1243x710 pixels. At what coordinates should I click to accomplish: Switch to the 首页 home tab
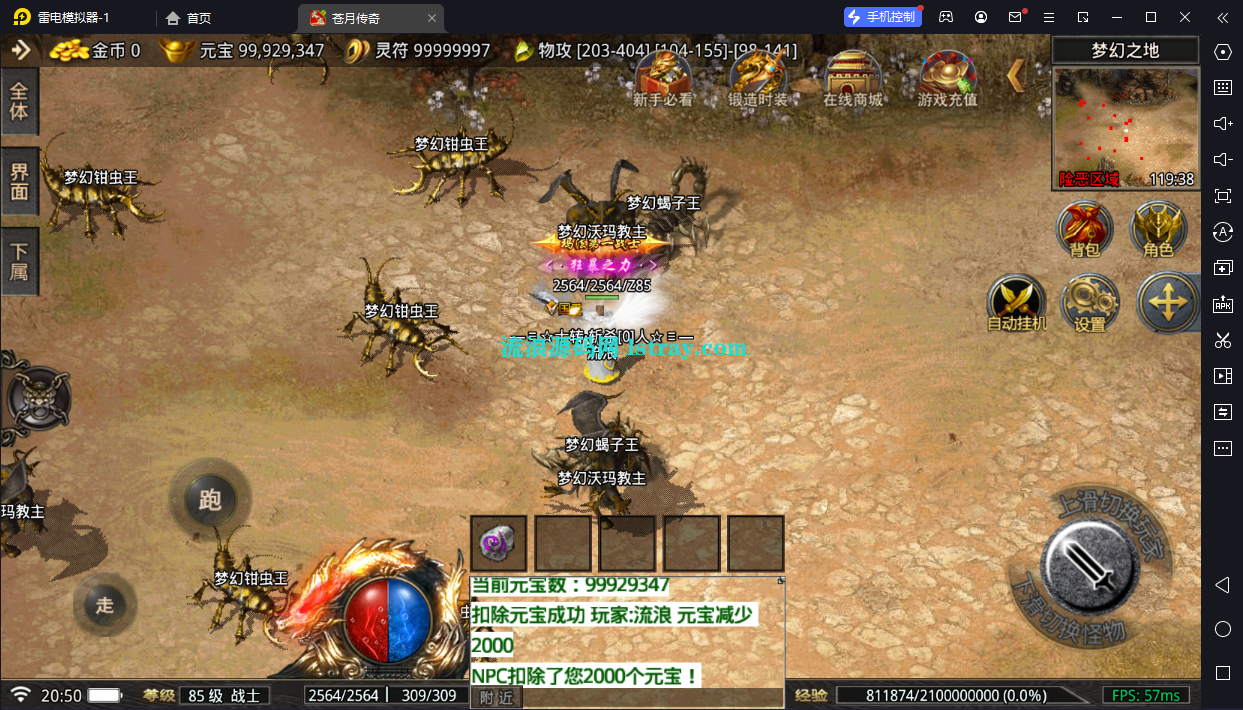189,18
